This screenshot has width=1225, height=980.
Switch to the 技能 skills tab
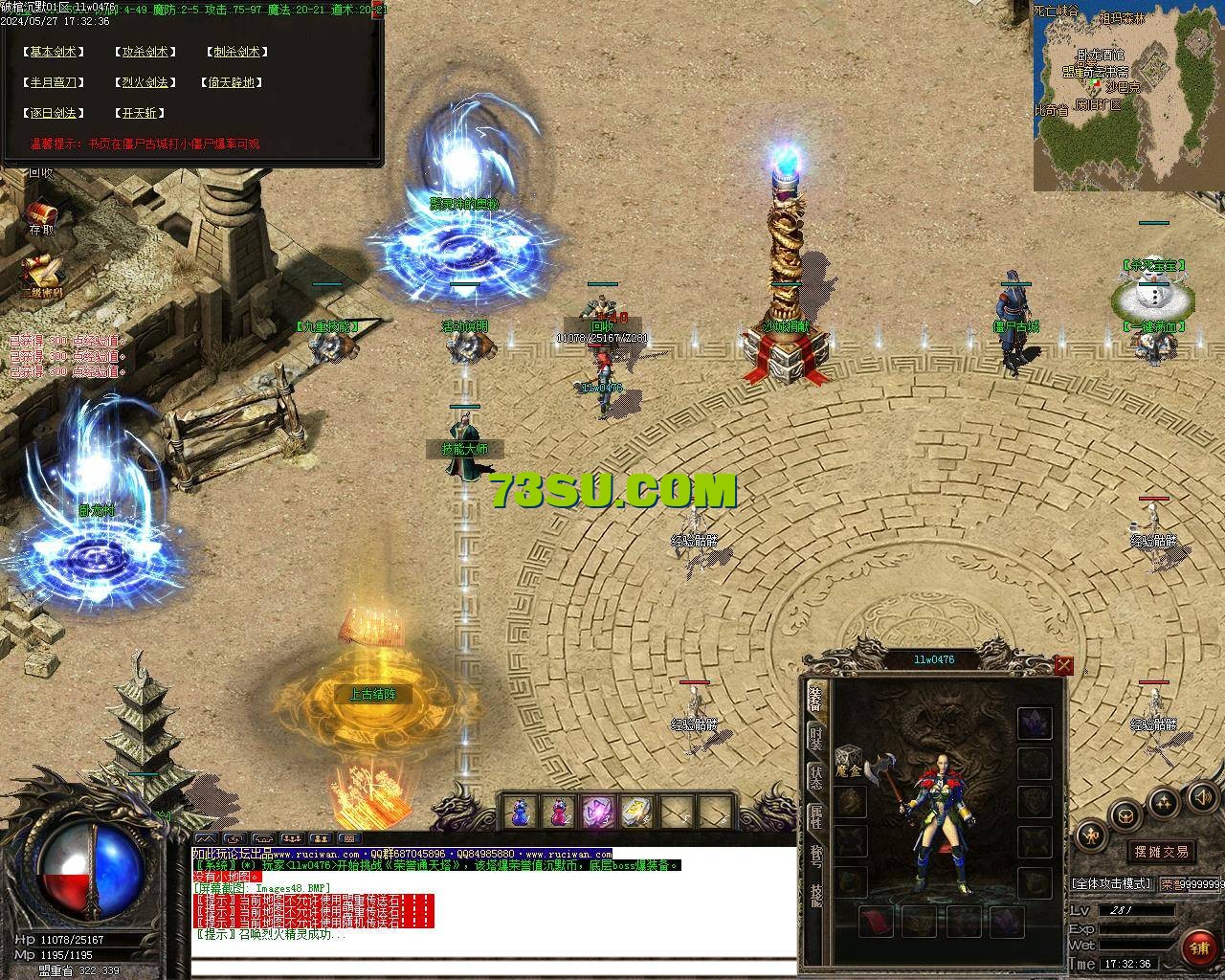coord(815,894)
